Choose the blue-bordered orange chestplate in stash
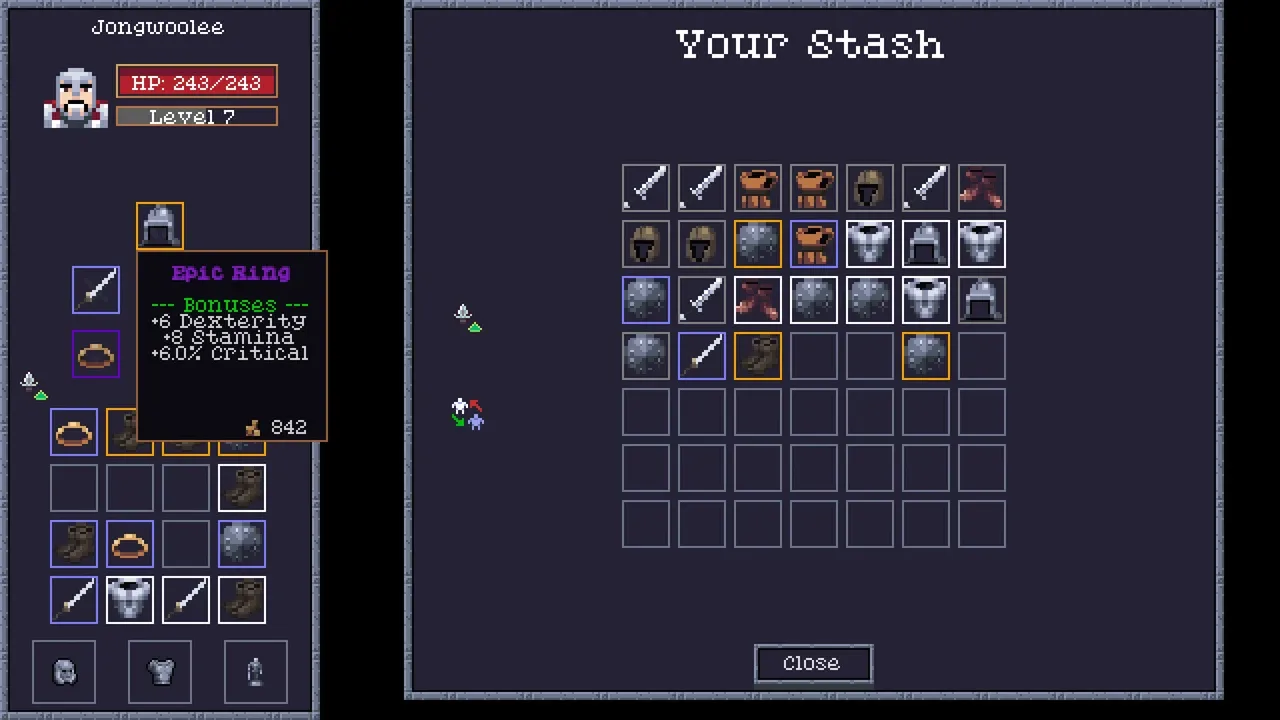This screenshot has height=720, width=1280. click(814, 244)
